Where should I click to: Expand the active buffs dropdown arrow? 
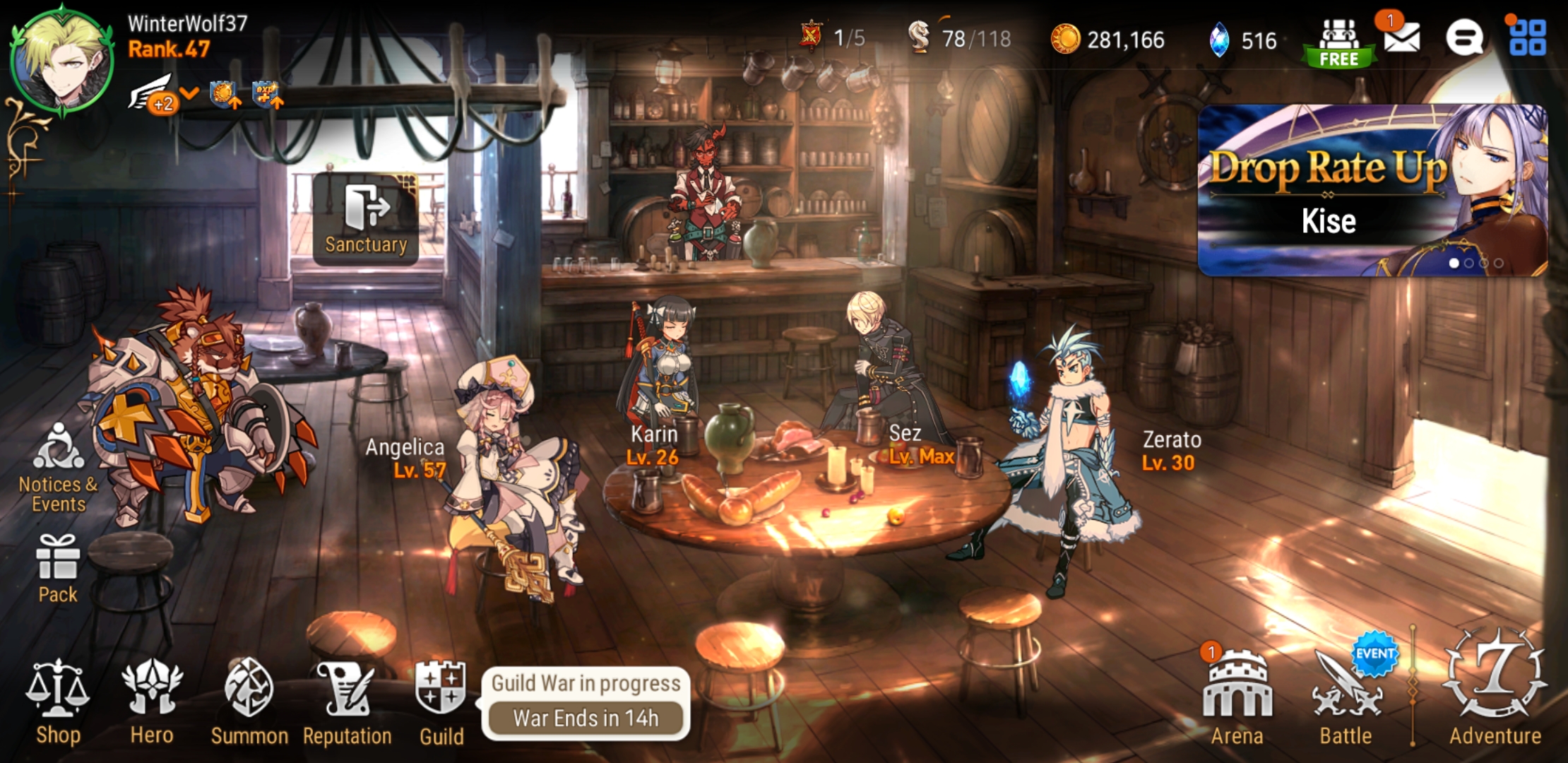(x=189, y=93)
